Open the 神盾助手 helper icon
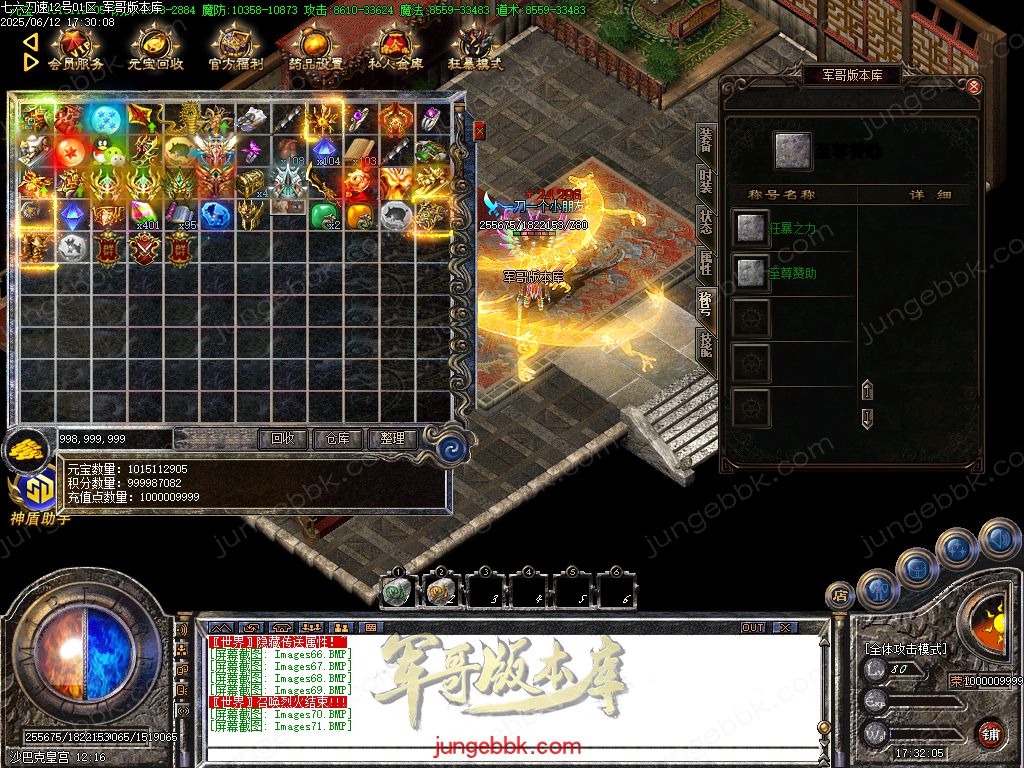The height and width of the screenshot is (768, 1024). [38, 493]
